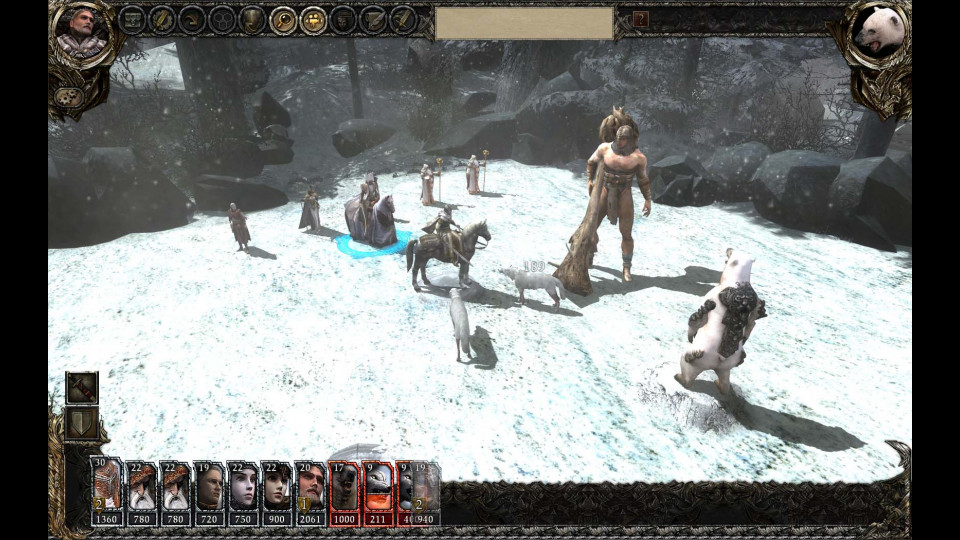Select the hero portrait in the top-left corner
This screenshot has width=960, height=540.
point(81,30)
